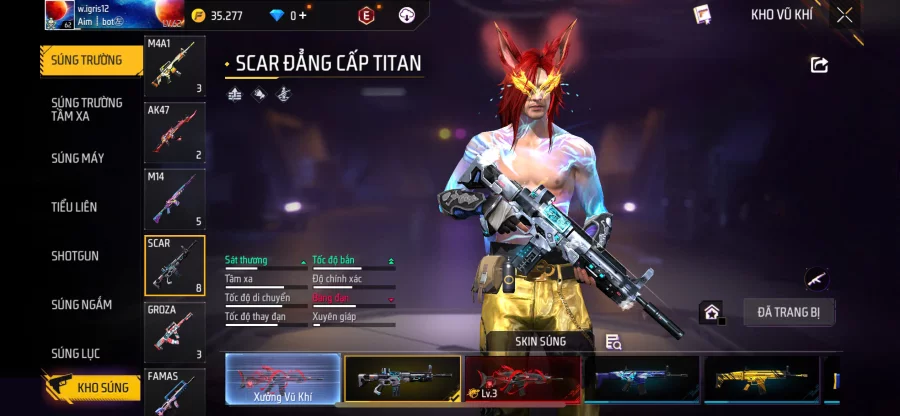The image size is (900, 416).
Task: Open the Kho Súng tab
Action: pos(92,387)
